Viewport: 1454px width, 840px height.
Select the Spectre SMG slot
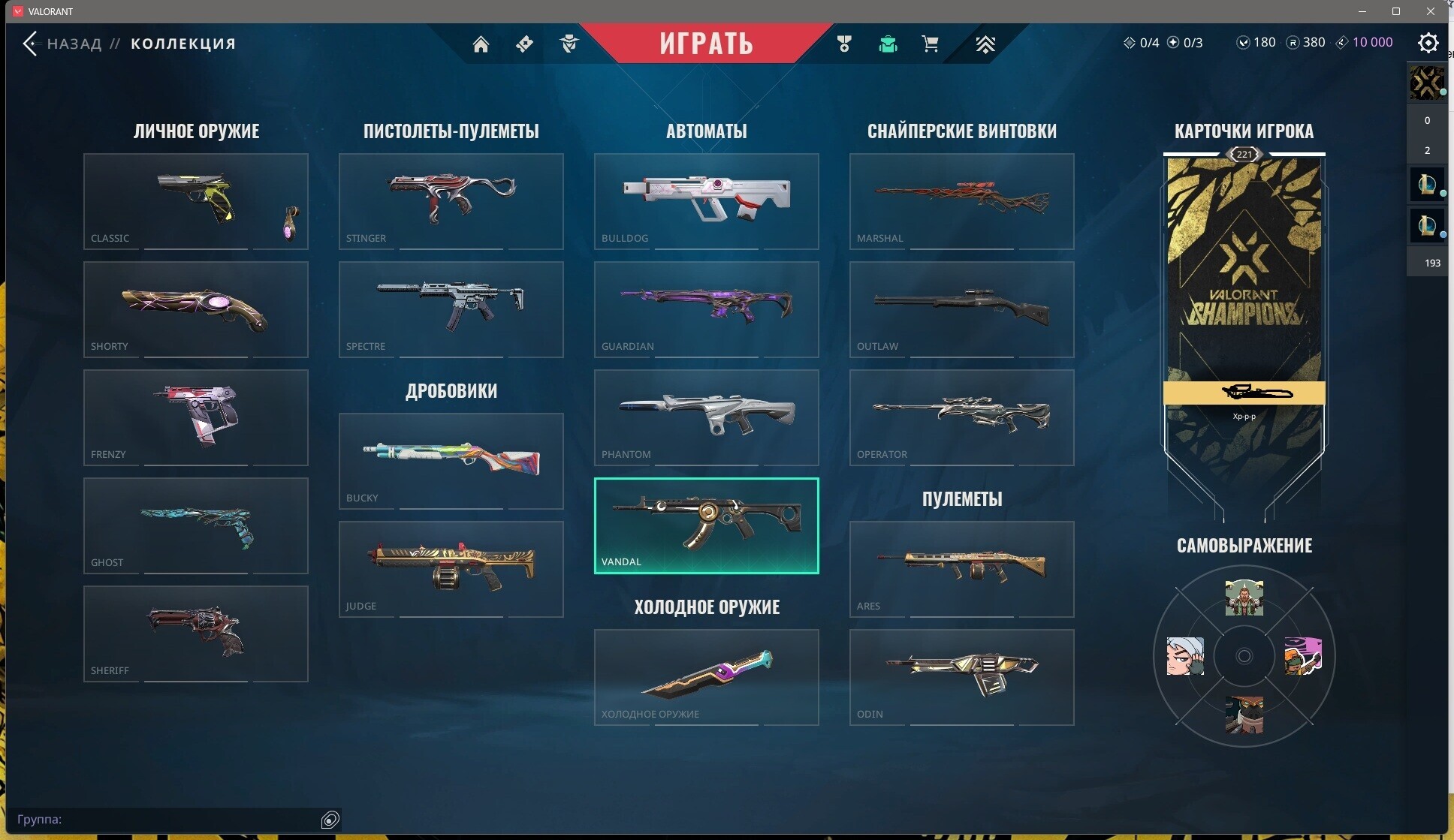[x=451, y=309]
